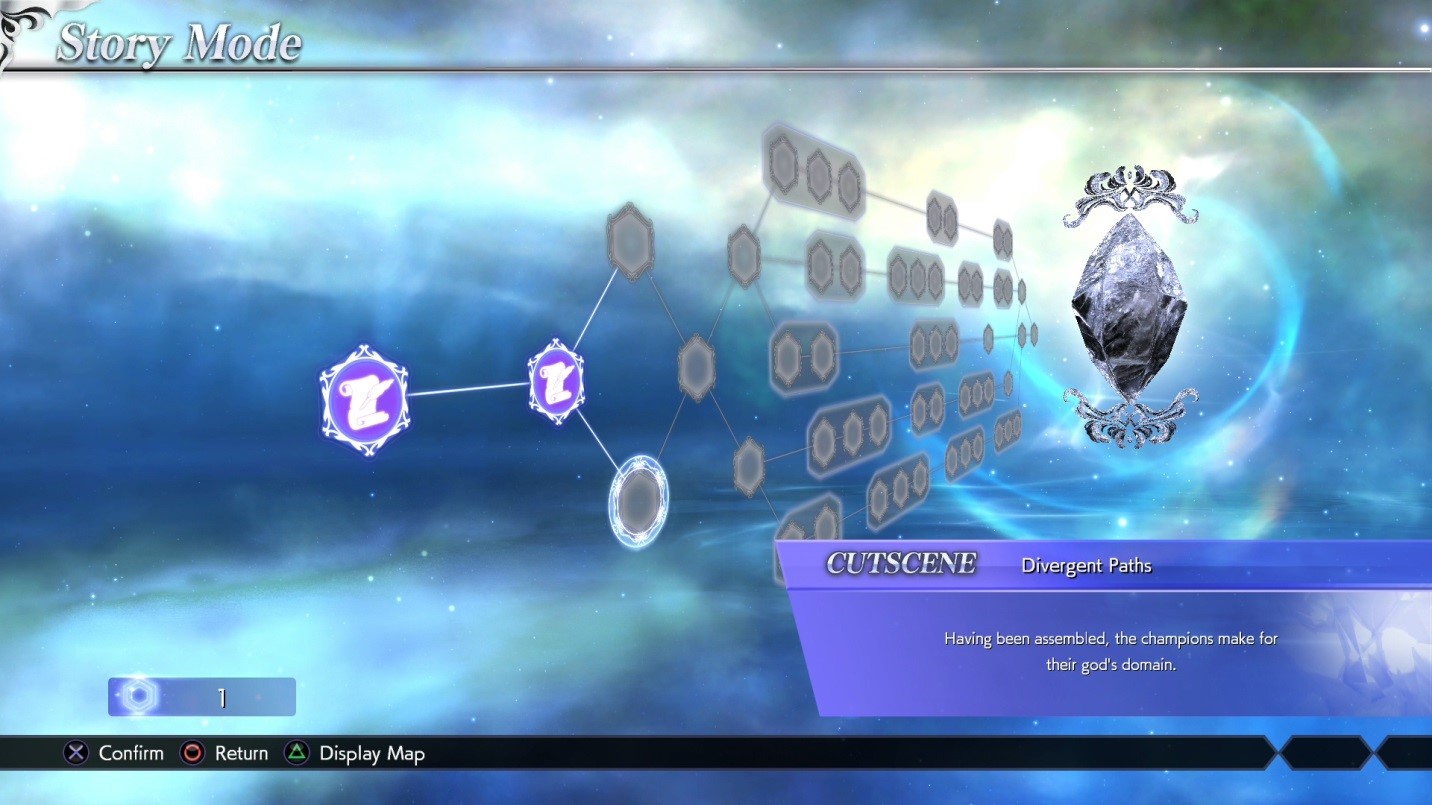1432x805 pixels.
Task: Click the CUTSCENE label on the info panel
Action: pos(898,563)
